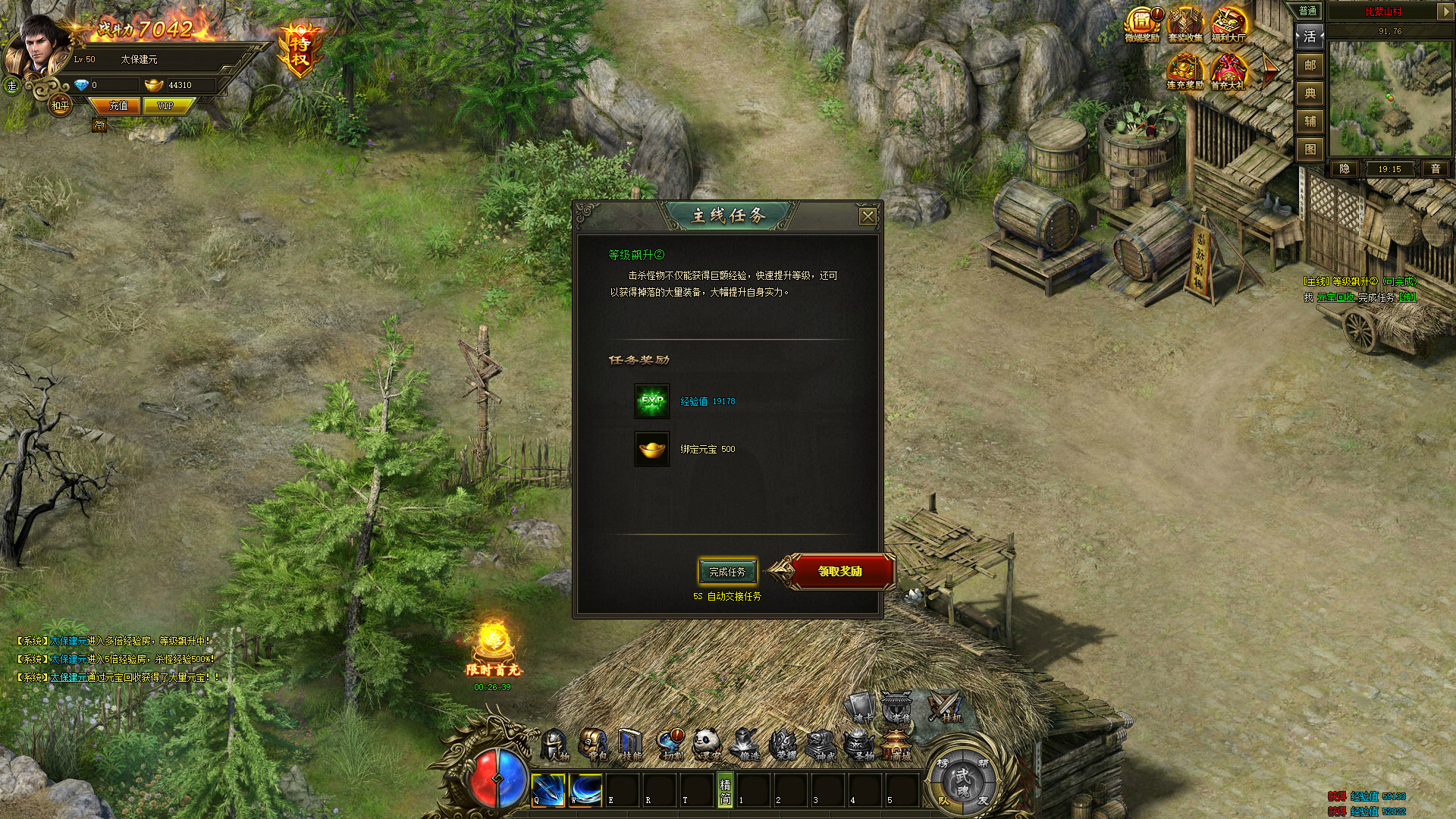Open the 背包 backpack icon
This screenshot has width=1456, height=819.
point(593,742)
